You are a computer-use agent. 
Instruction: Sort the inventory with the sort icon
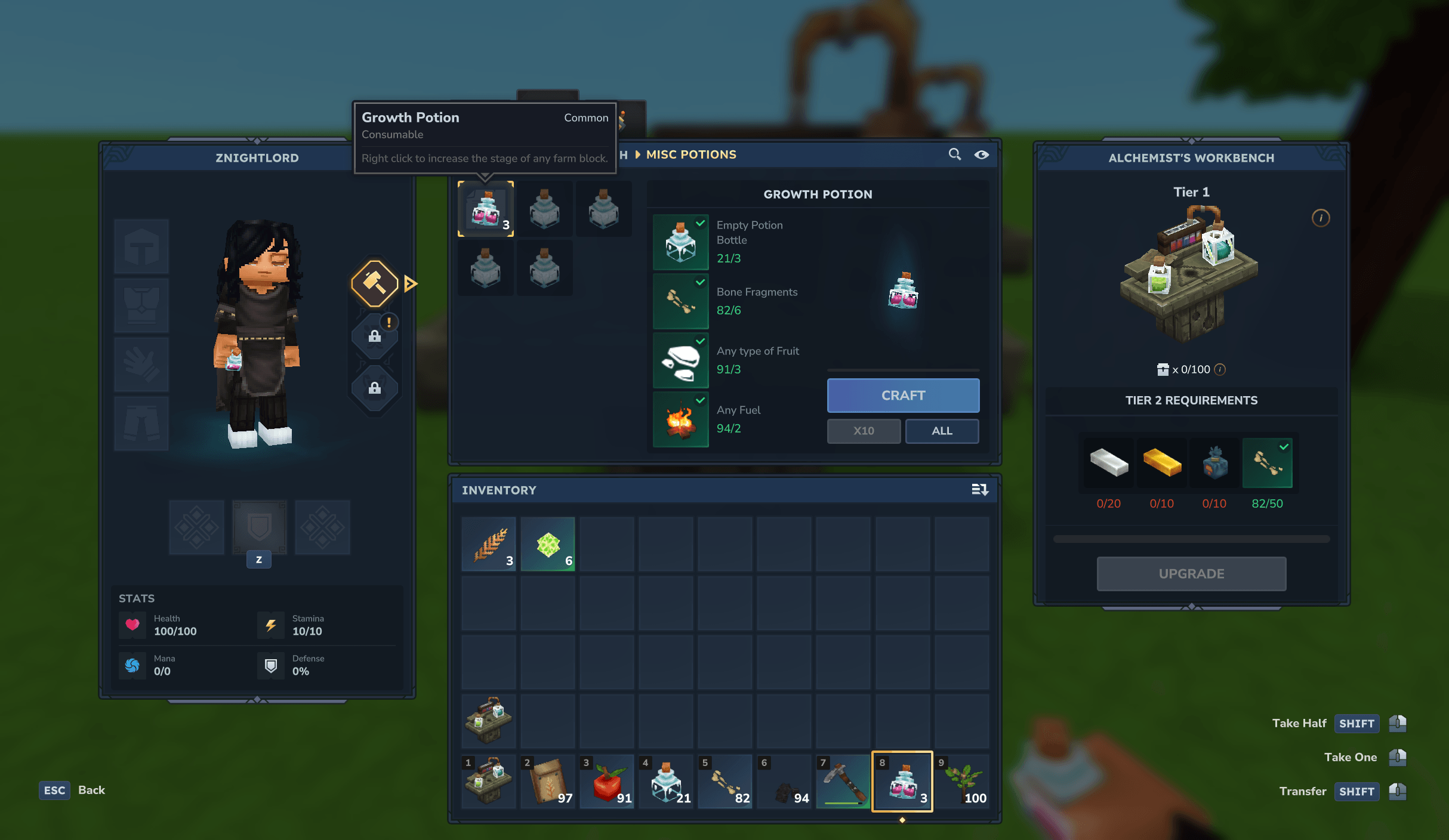point(980,490)
